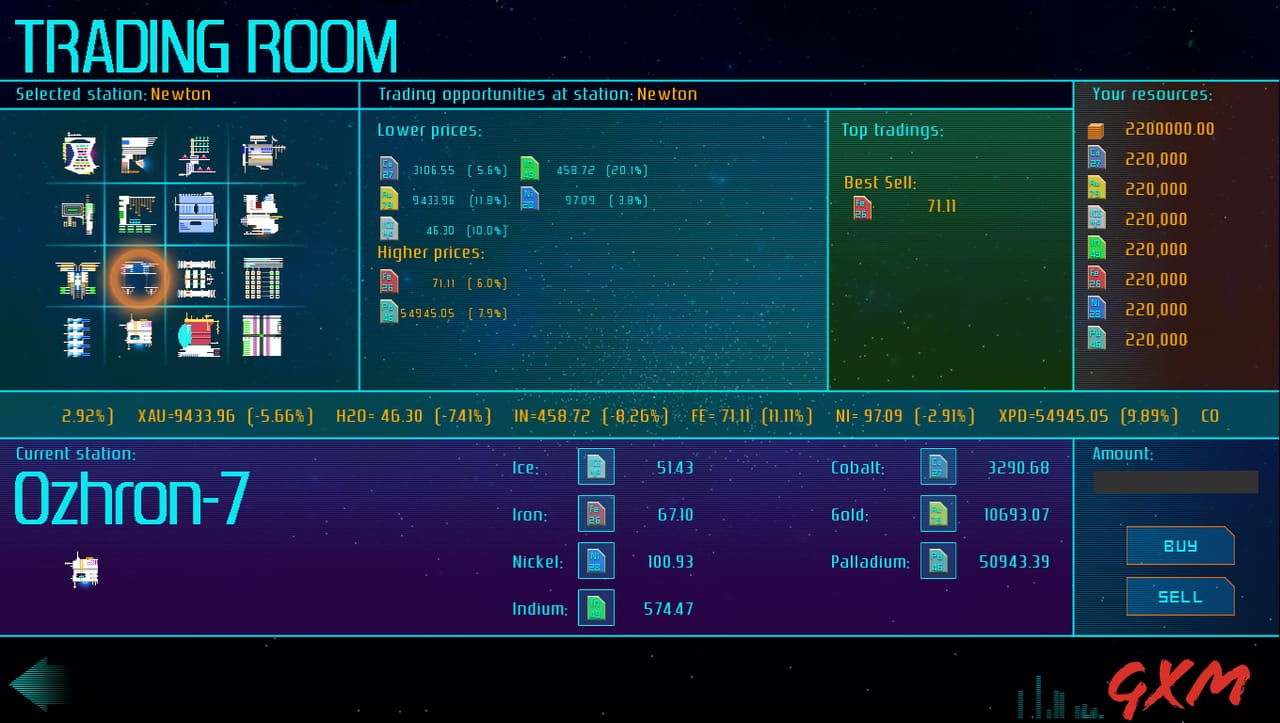
Task: Select the Iron icon under Higher prices
Action: click(388, 282)
